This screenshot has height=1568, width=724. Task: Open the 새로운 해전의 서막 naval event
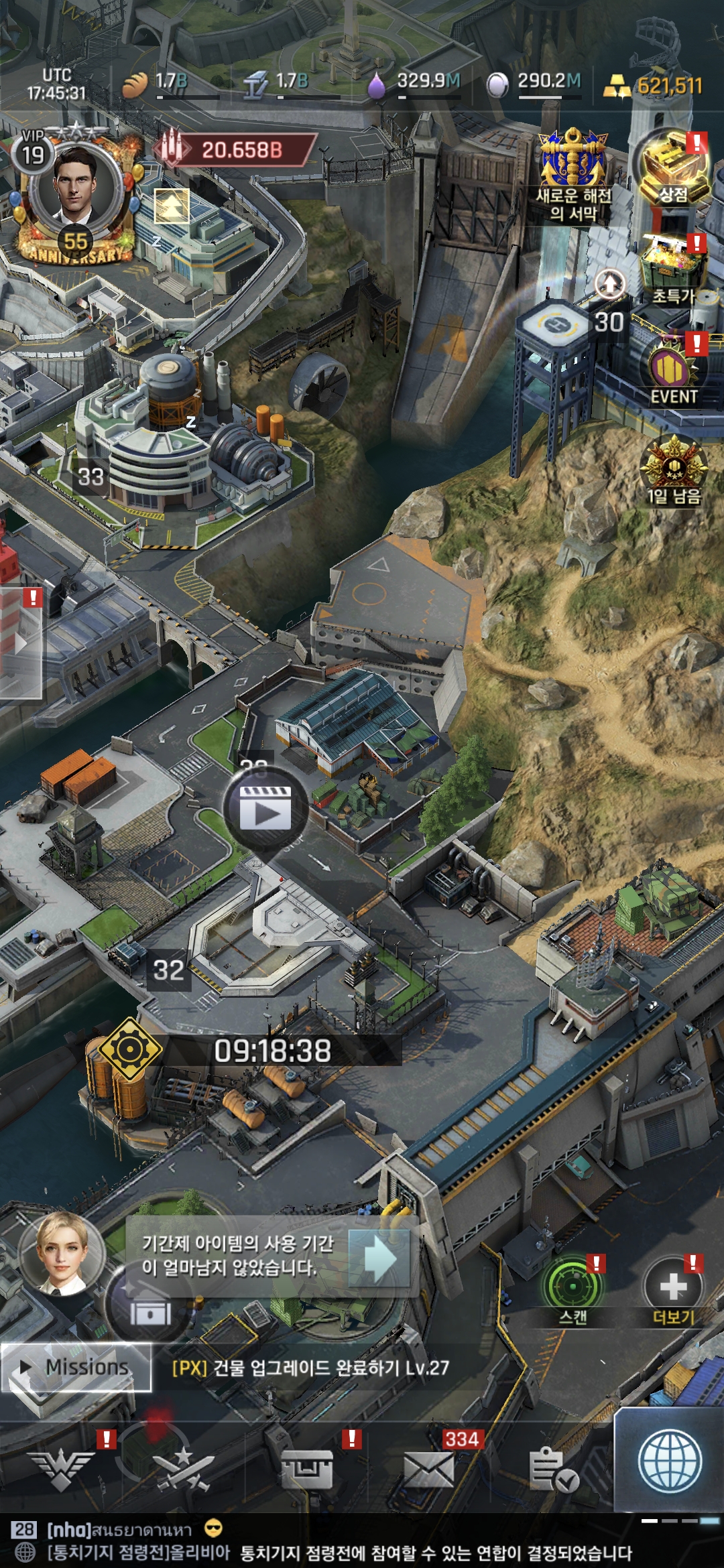[x=573, y=174]
